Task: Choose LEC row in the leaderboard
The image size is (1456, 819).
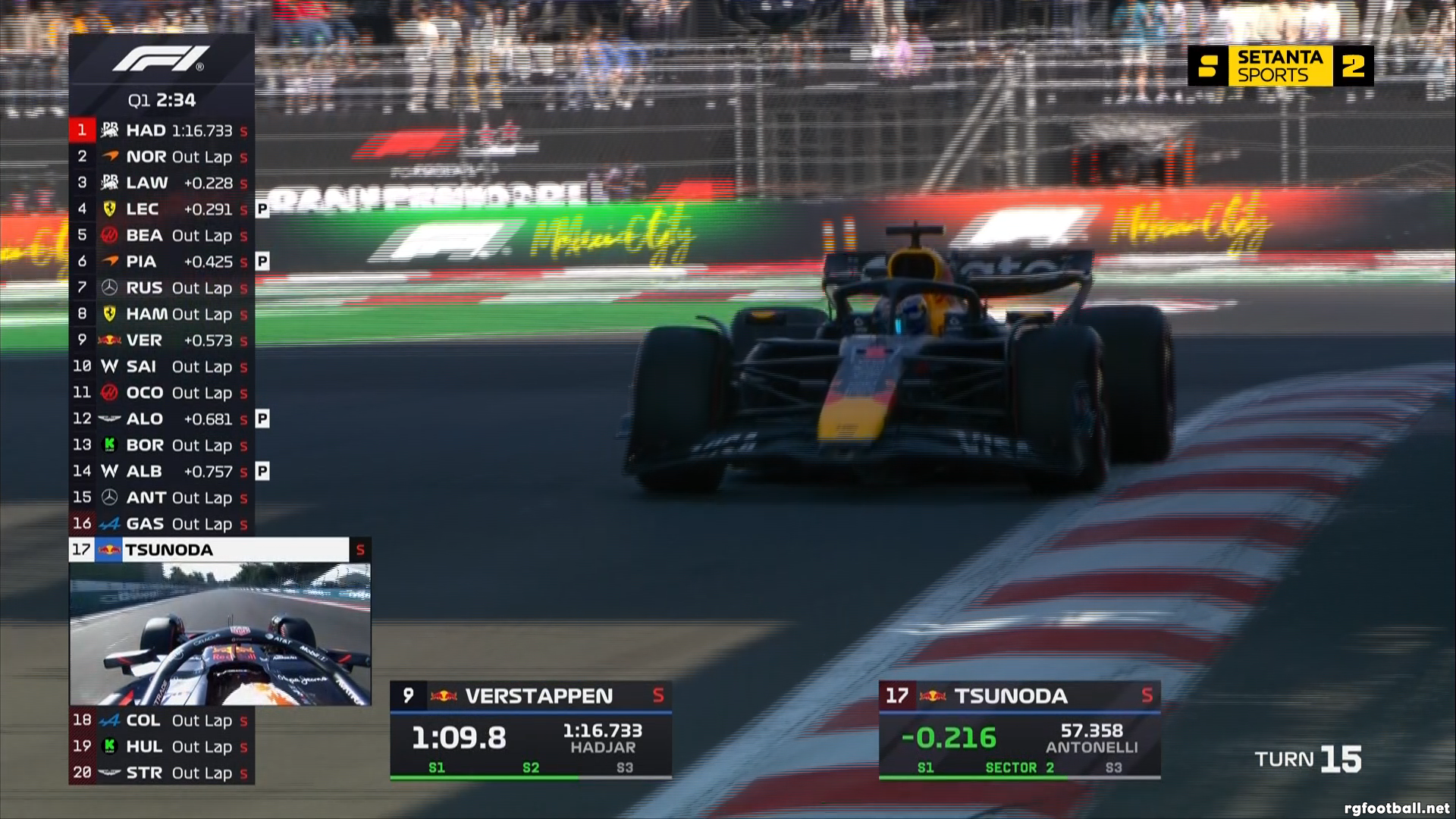Action: pyautogui.click(x=162, y=209)
